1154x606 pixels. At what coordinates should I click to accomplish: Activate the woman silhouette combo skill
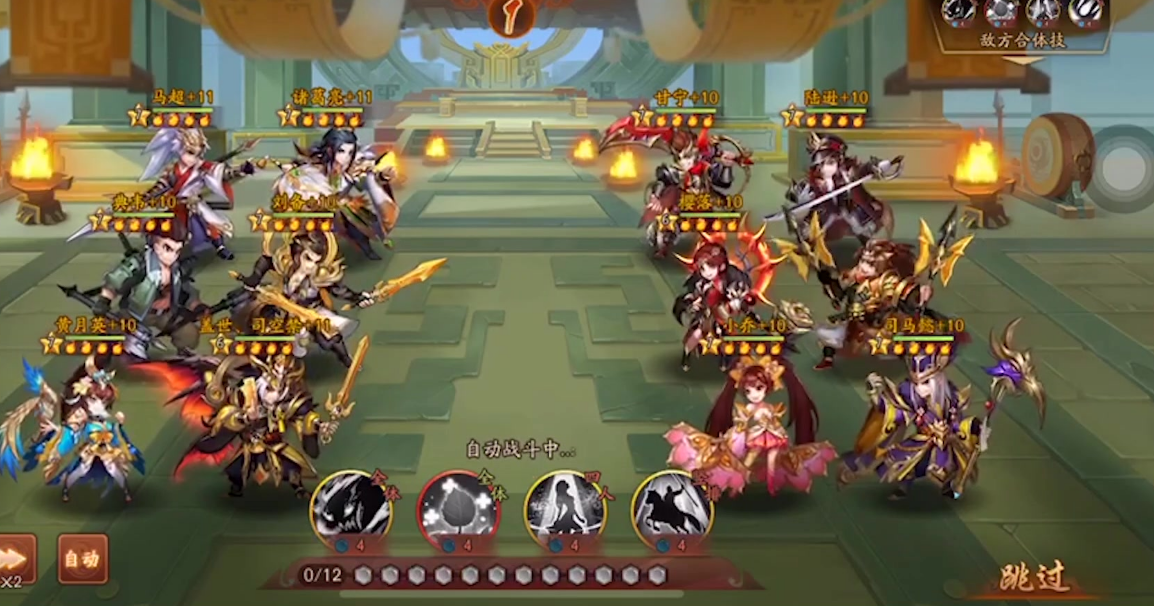[x=565, y=510]
